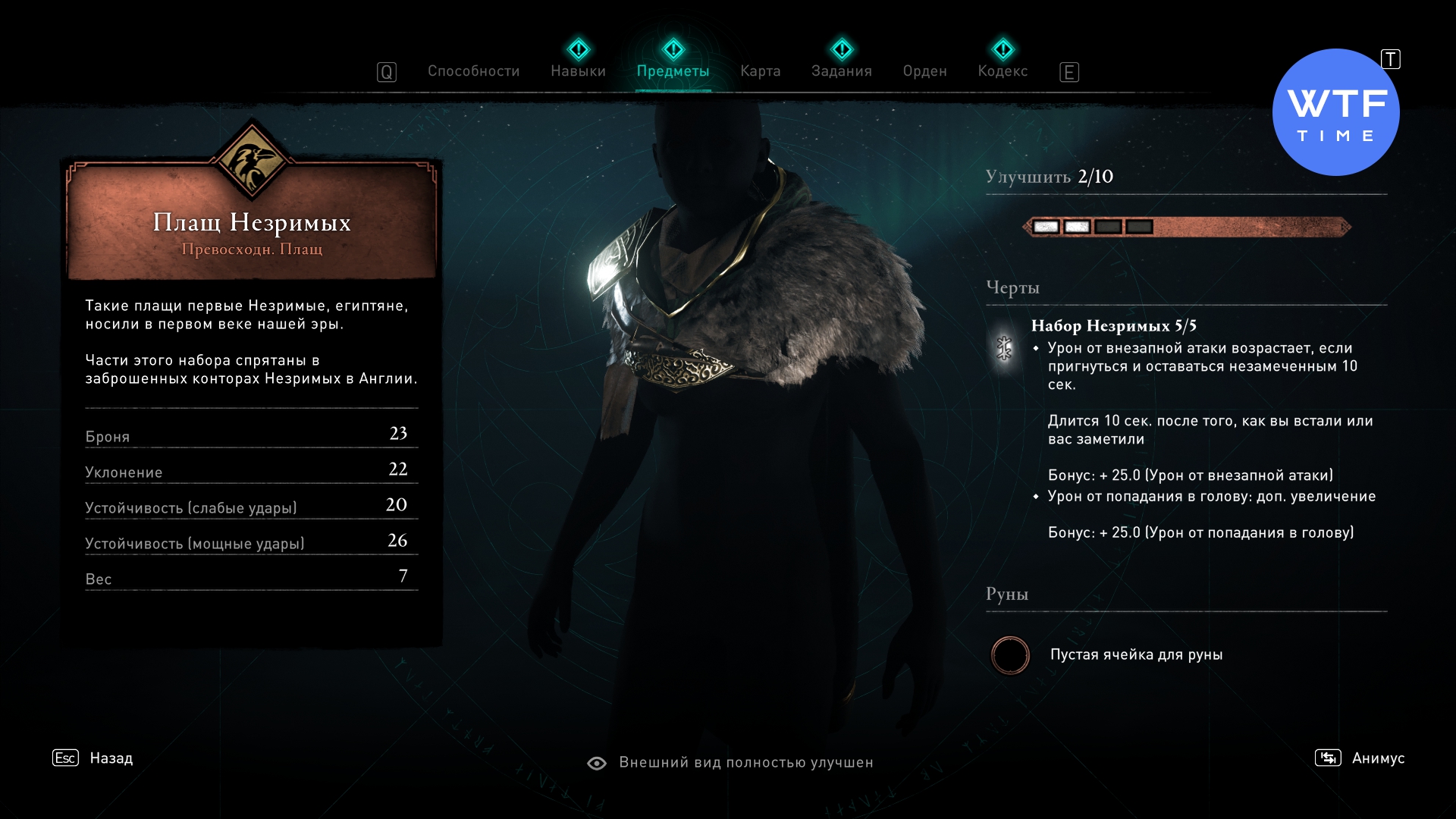Select the Набор Незримых perk icon
Screen dimensions: 1456x819
(x=1004, y=348)
